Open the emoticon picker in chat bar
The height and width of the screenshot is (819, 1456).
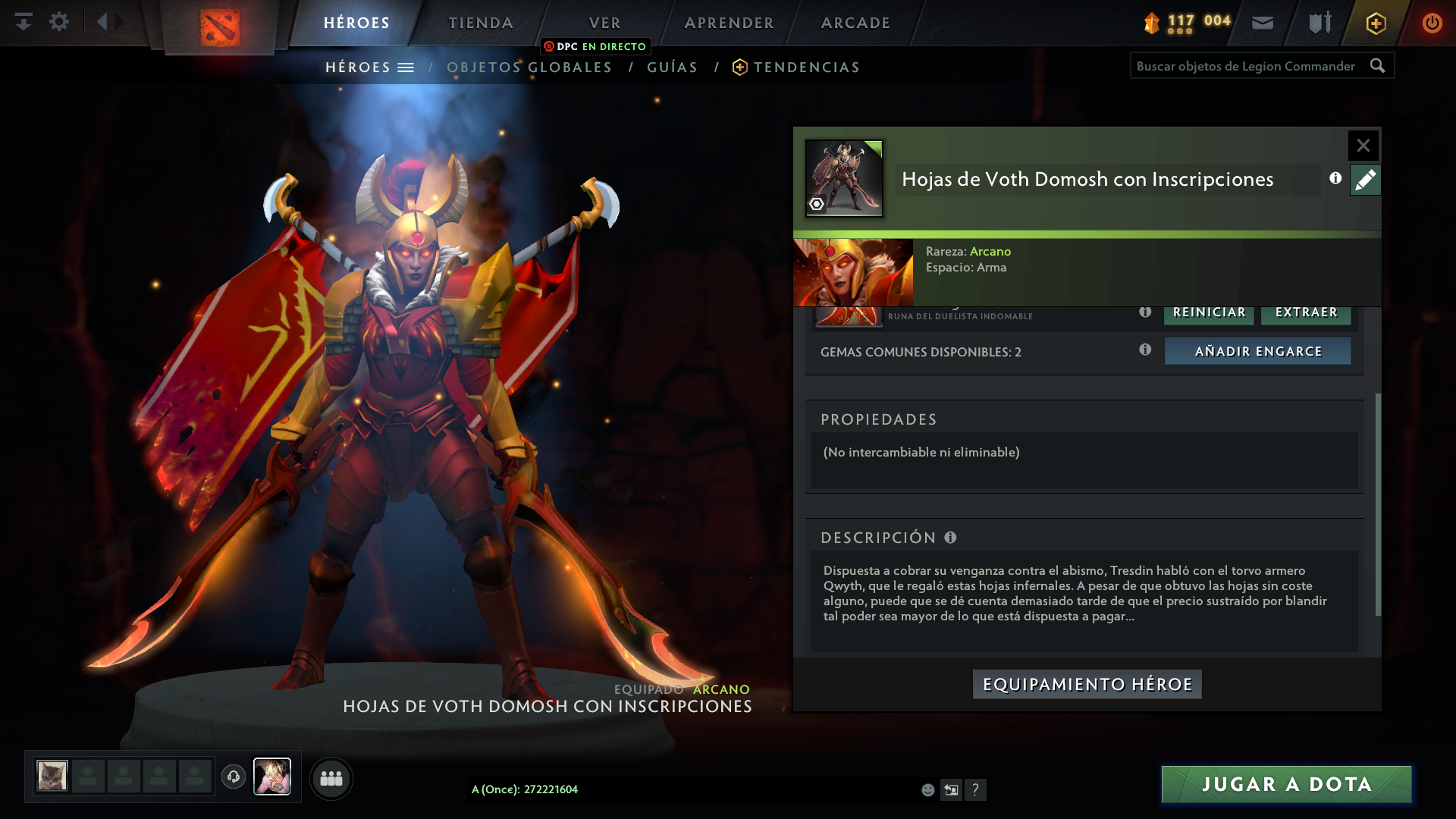pyautogui.click(x=927, y=789)
